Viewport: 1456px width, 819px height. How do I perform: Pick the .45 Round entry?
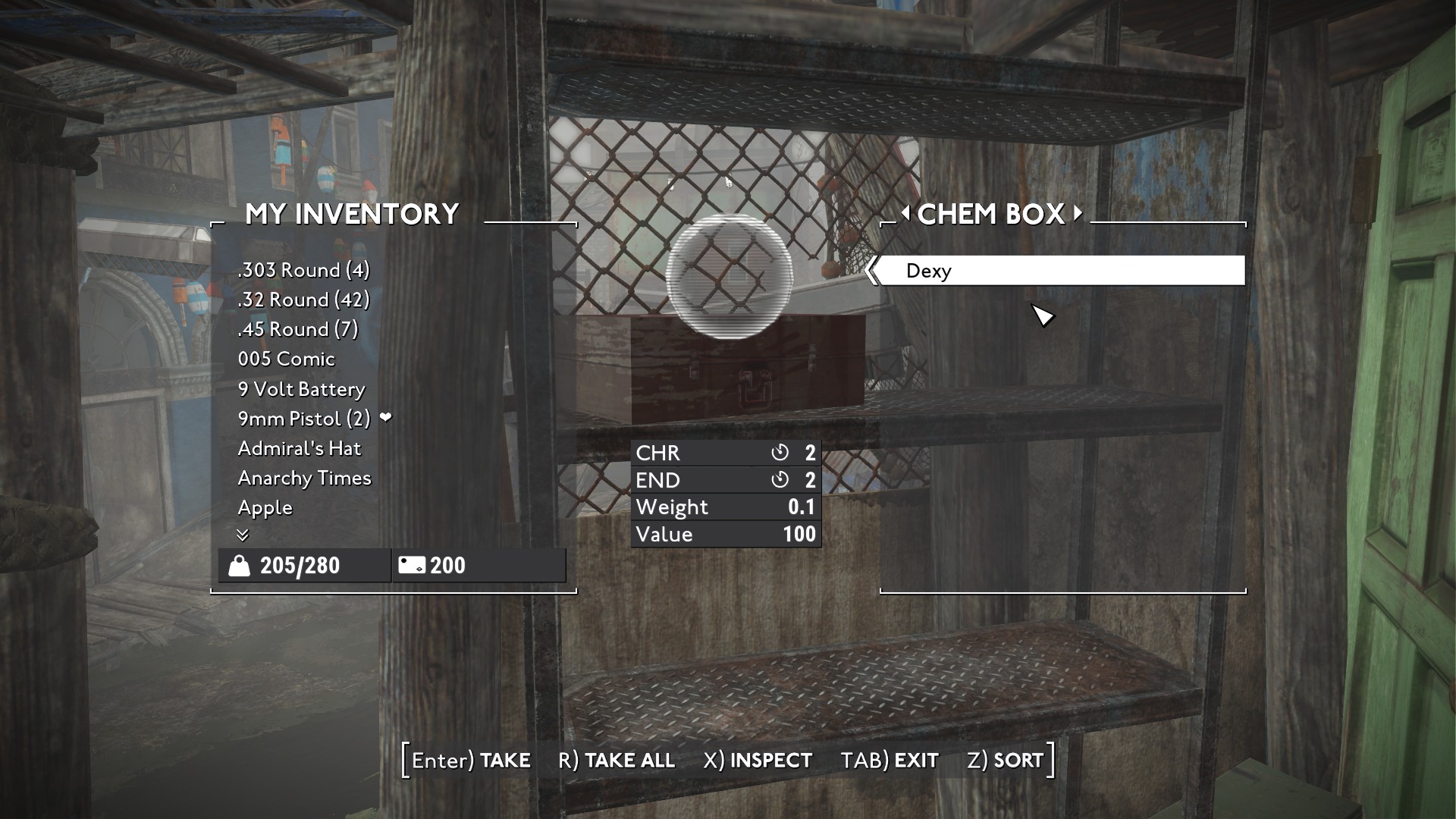pos(297,329)
